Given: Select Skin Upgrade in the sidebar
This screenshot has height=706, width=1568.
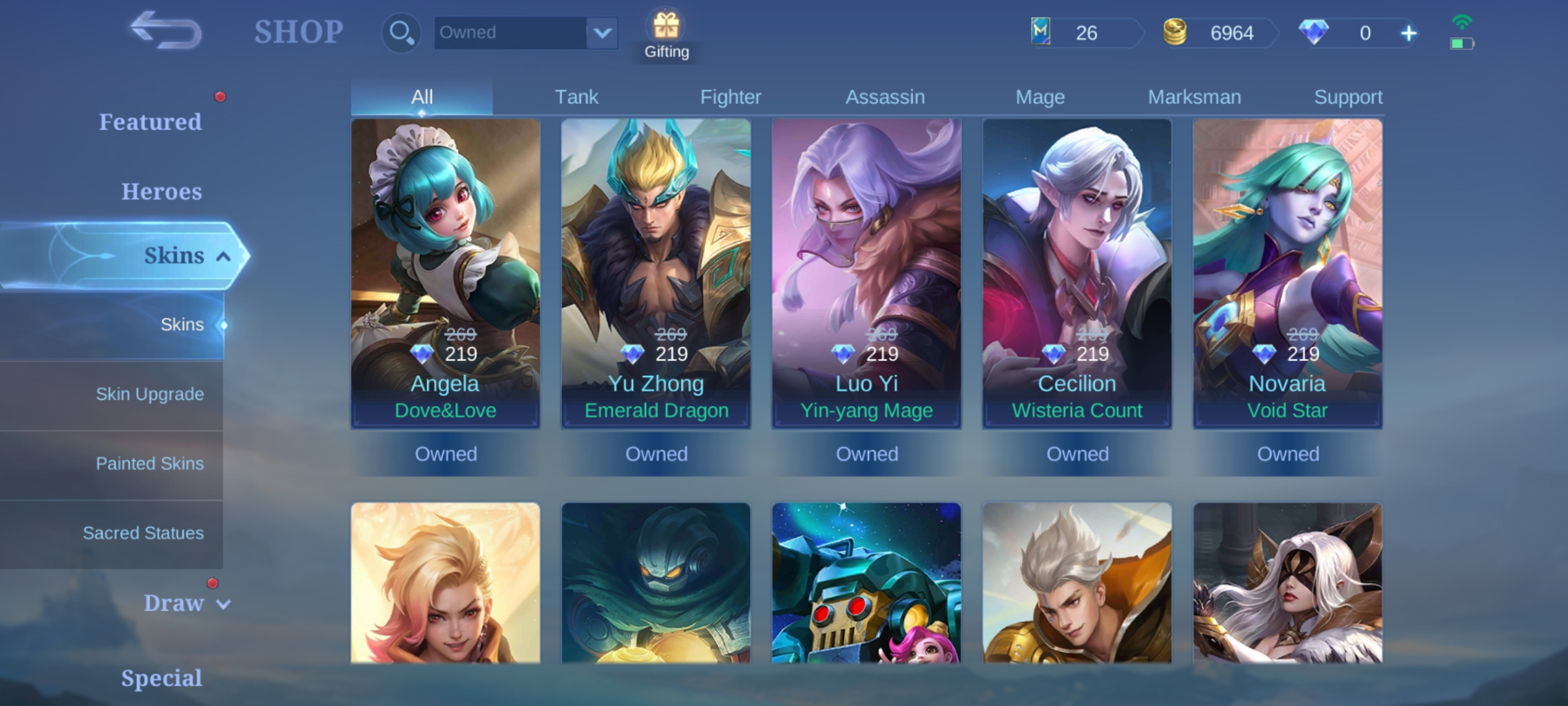Looking at the screenshot, I should (150, 394).
